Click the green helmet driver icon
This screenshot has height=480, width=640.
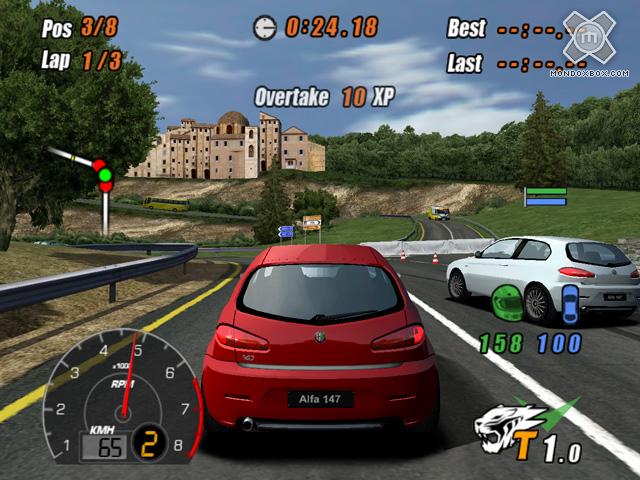pos(505,301)
